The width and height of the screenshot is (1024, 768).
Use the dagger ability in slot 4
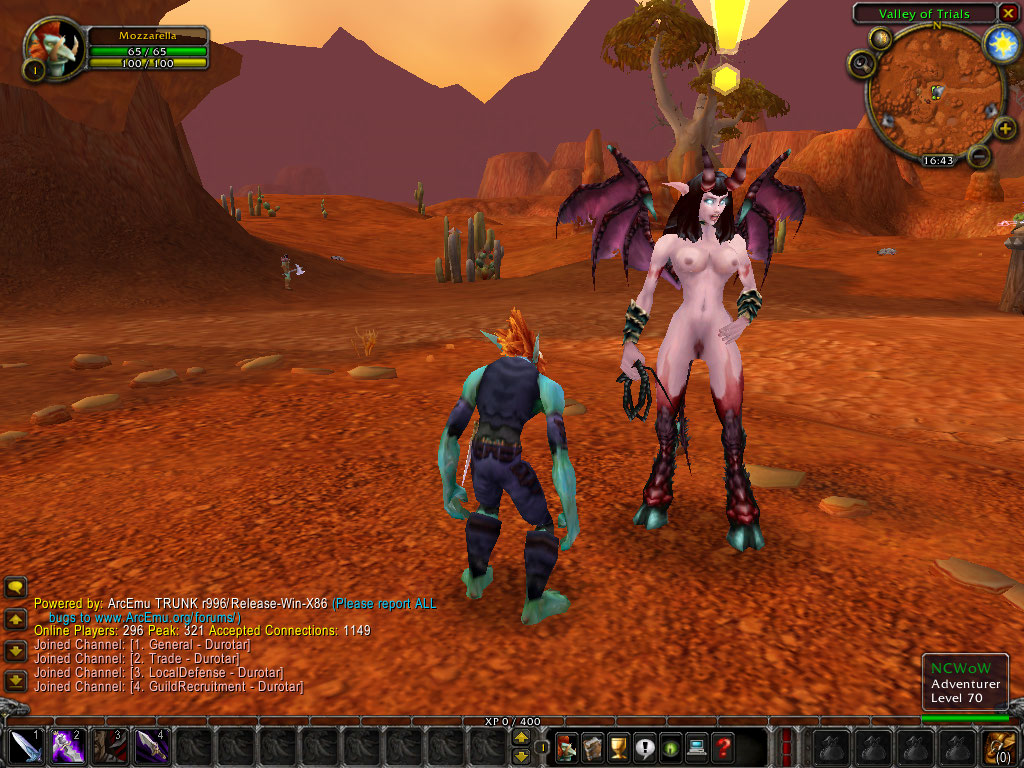point(152,746)
